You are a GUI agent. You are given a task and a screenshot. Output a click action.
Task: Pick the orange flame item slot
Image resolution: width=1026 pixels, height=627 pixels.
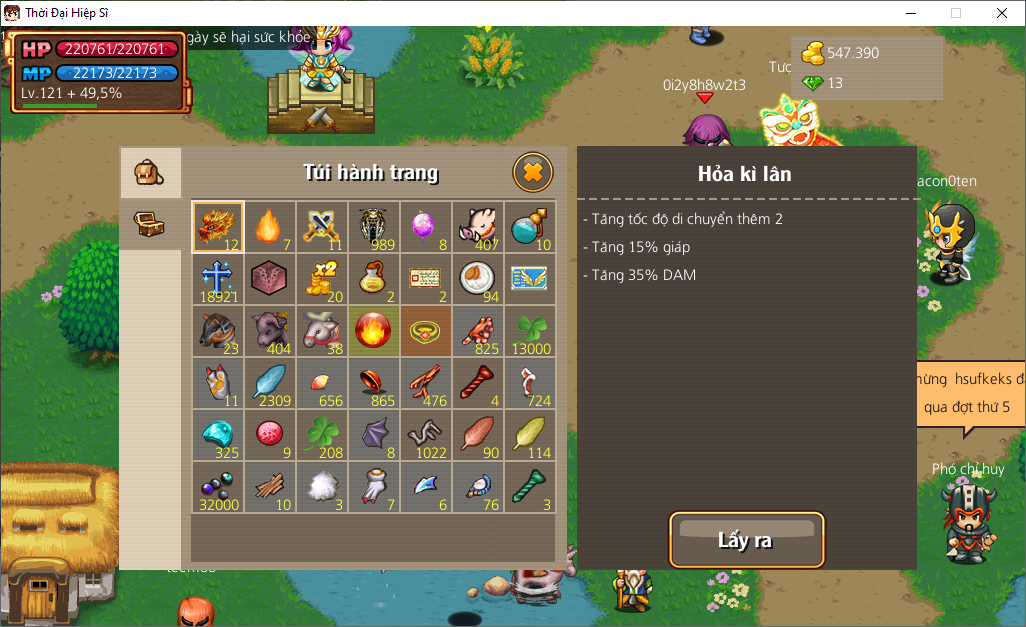[270, 227]
